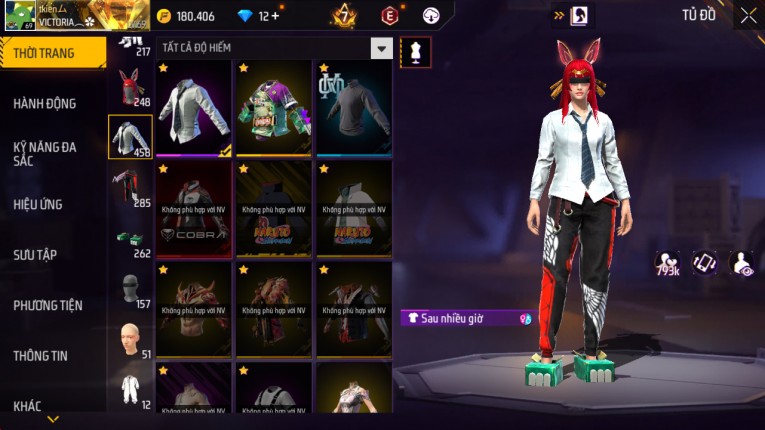Screen dimensions: 765x430
Task: Show the bunny mask headwear category
Action: click(x=129, y=87)
